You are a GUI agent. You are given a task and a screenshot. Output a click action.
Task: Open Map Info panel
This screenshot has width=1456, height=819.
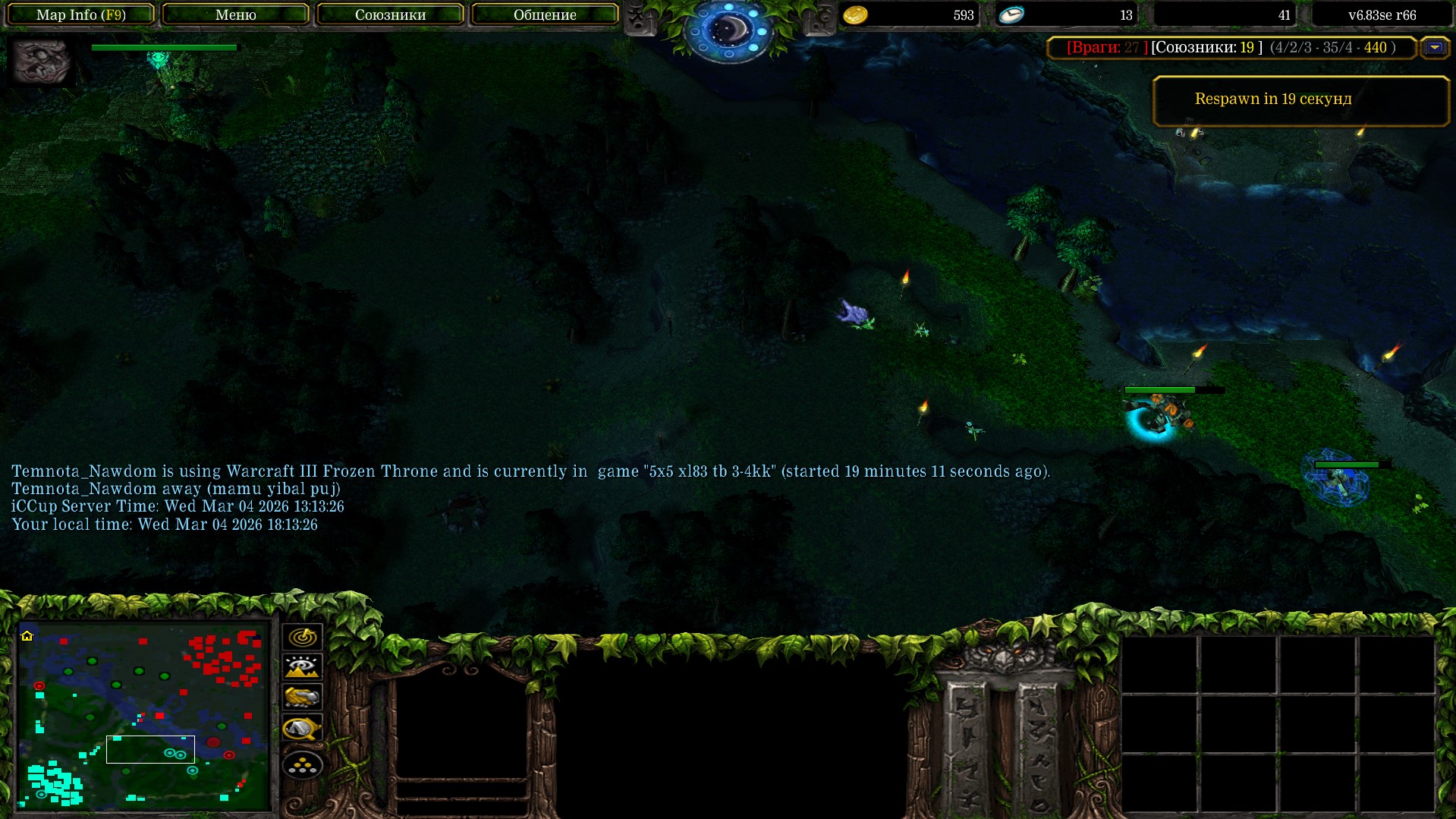[x=80, y=14]
